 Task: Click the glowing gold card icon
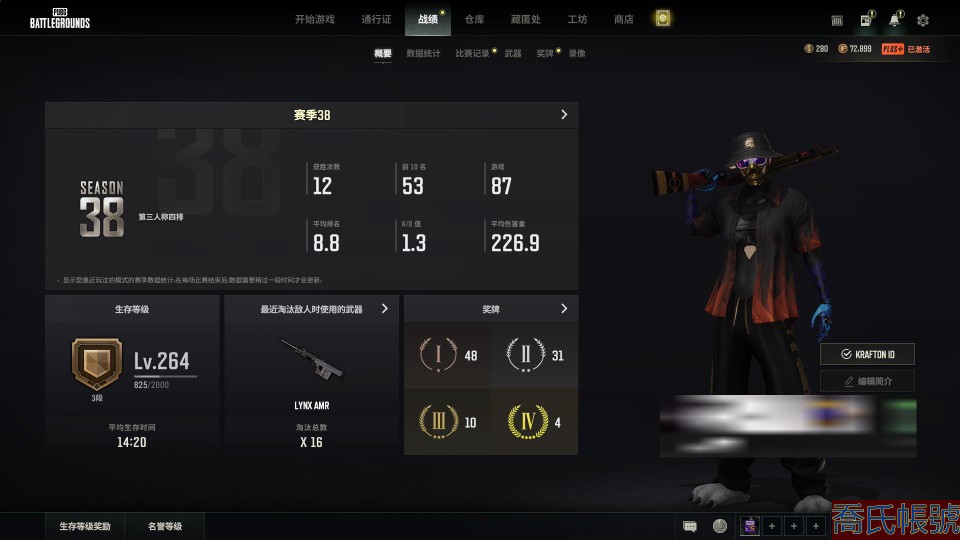pyautogui.click(x=662, y=19)
